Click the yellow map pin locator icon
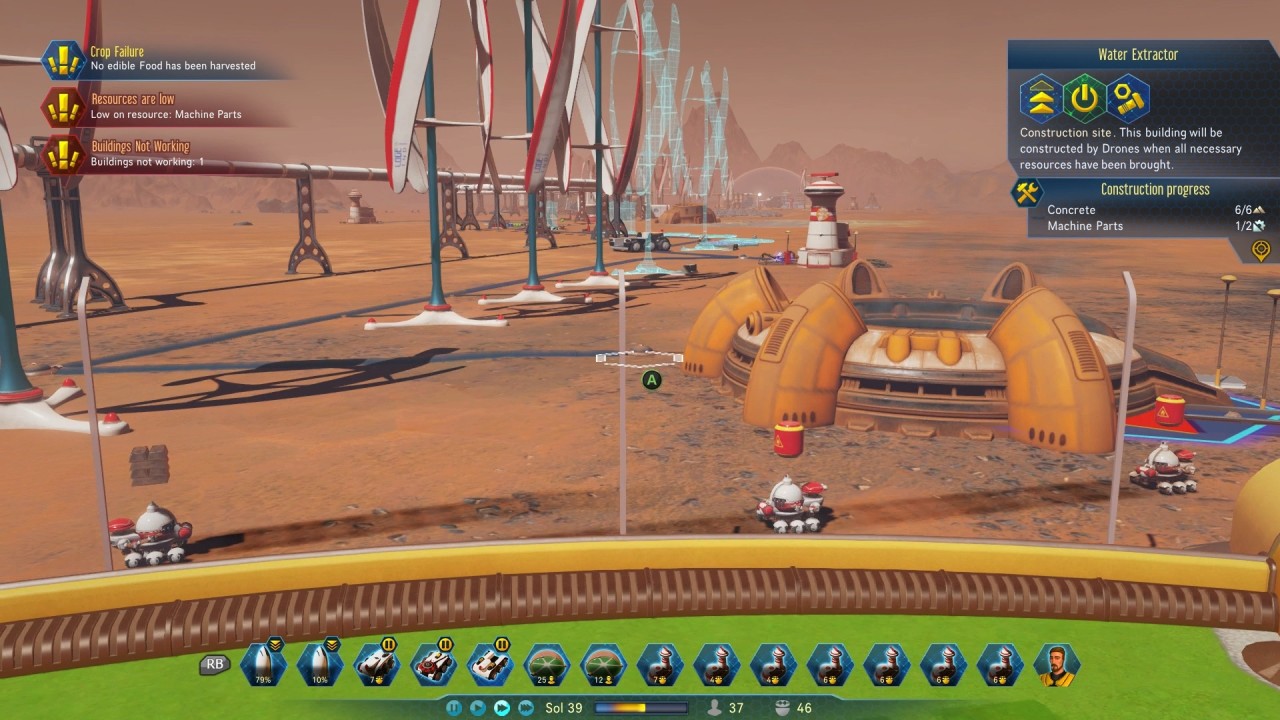1280x720 pixels. [x=1261, y=249]
